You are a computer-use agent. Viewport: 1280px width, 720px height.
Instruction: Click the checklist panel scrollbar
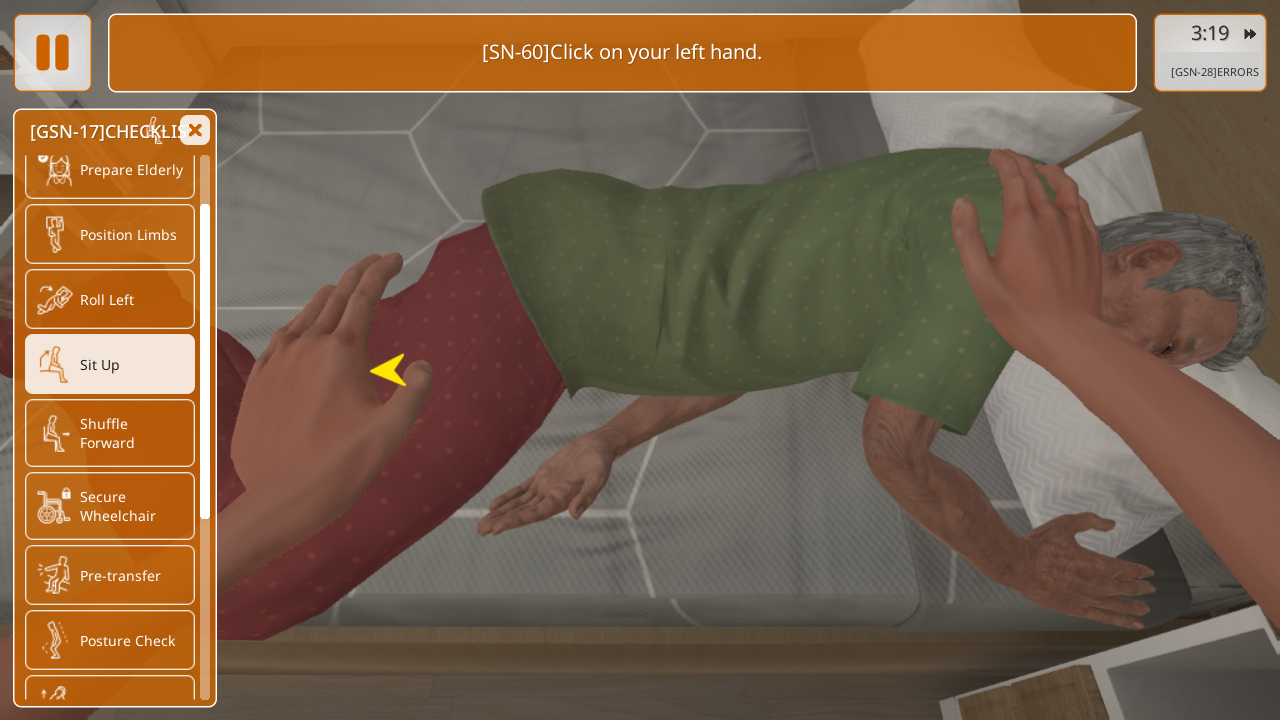point(205,360)
